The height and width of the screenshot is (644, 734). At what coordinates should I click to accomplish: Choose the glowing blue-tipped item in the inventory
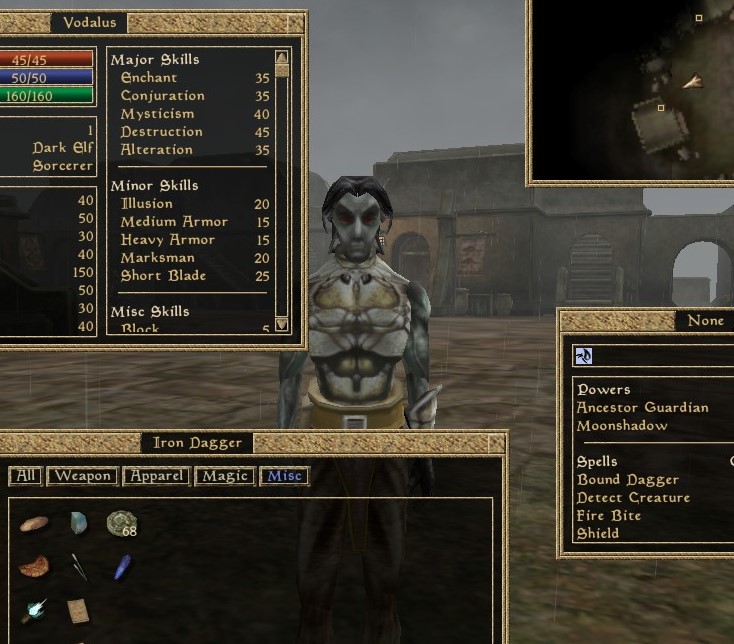point(34,609)
